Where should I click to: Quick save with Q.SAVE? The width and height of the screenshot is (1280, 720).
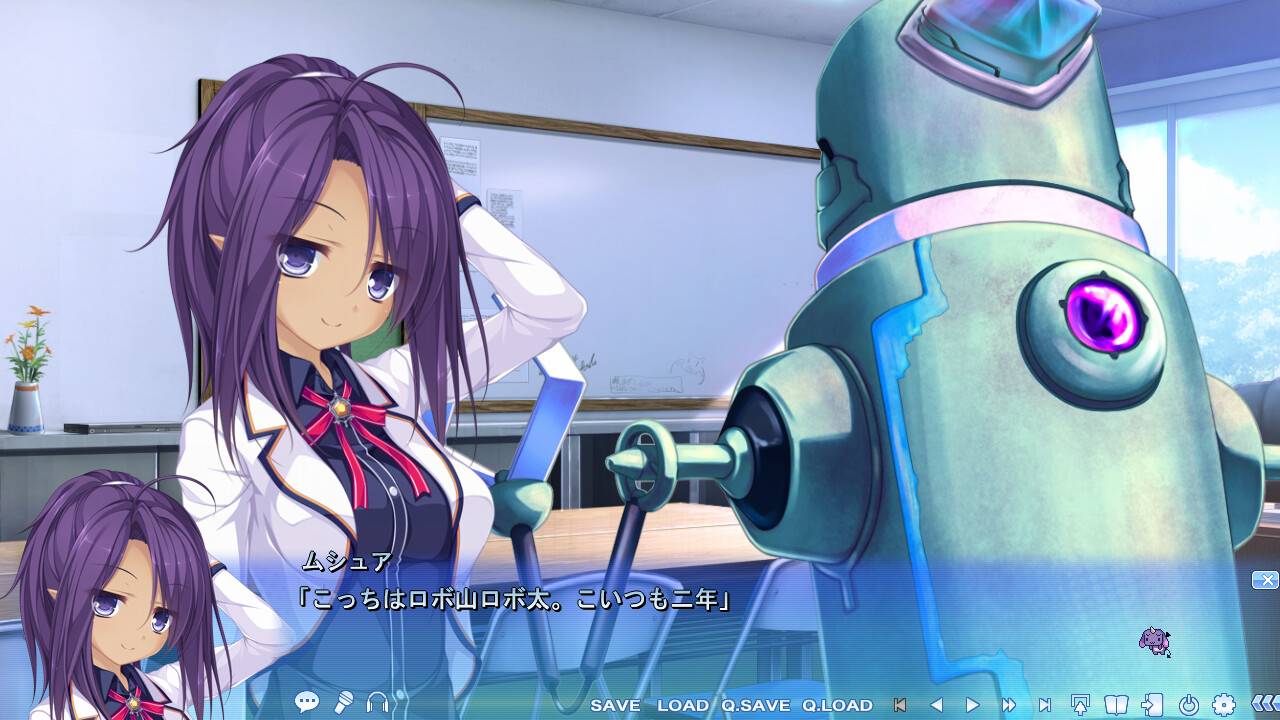tap(756, 705)
